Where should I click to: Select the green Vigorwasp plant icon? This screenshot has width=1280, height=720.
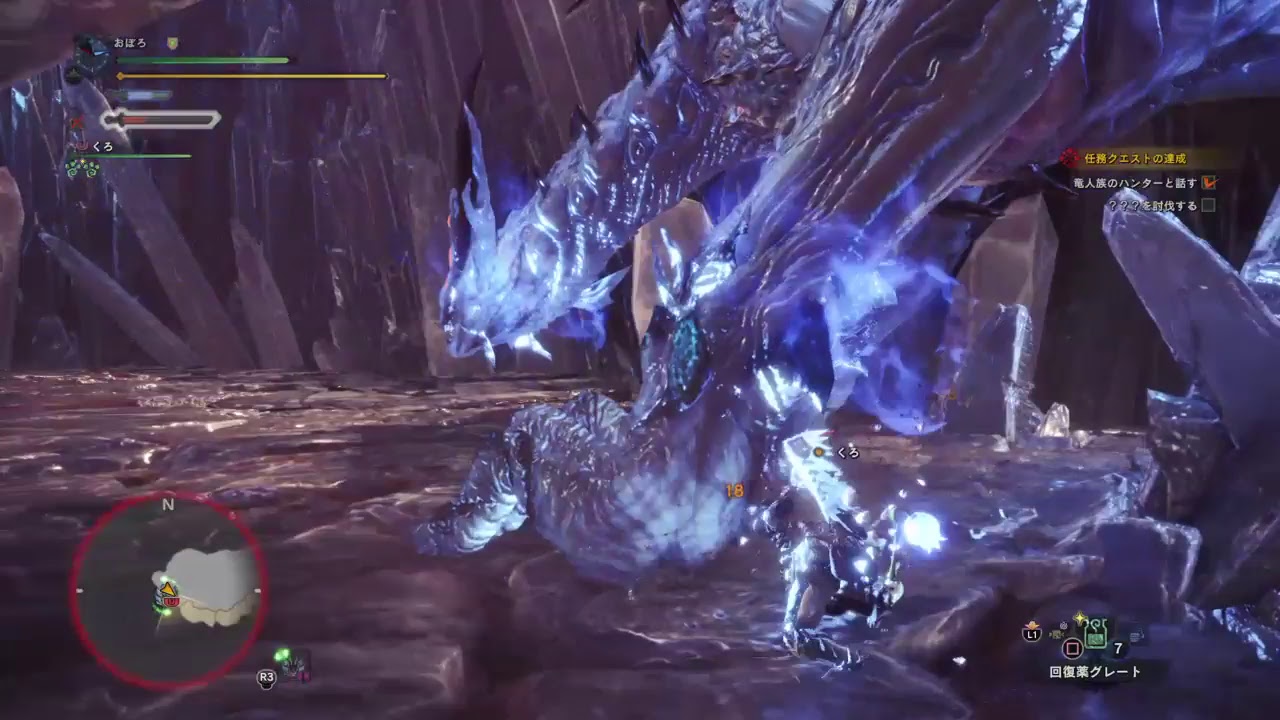pyautogui.click(x=82, y=168)
